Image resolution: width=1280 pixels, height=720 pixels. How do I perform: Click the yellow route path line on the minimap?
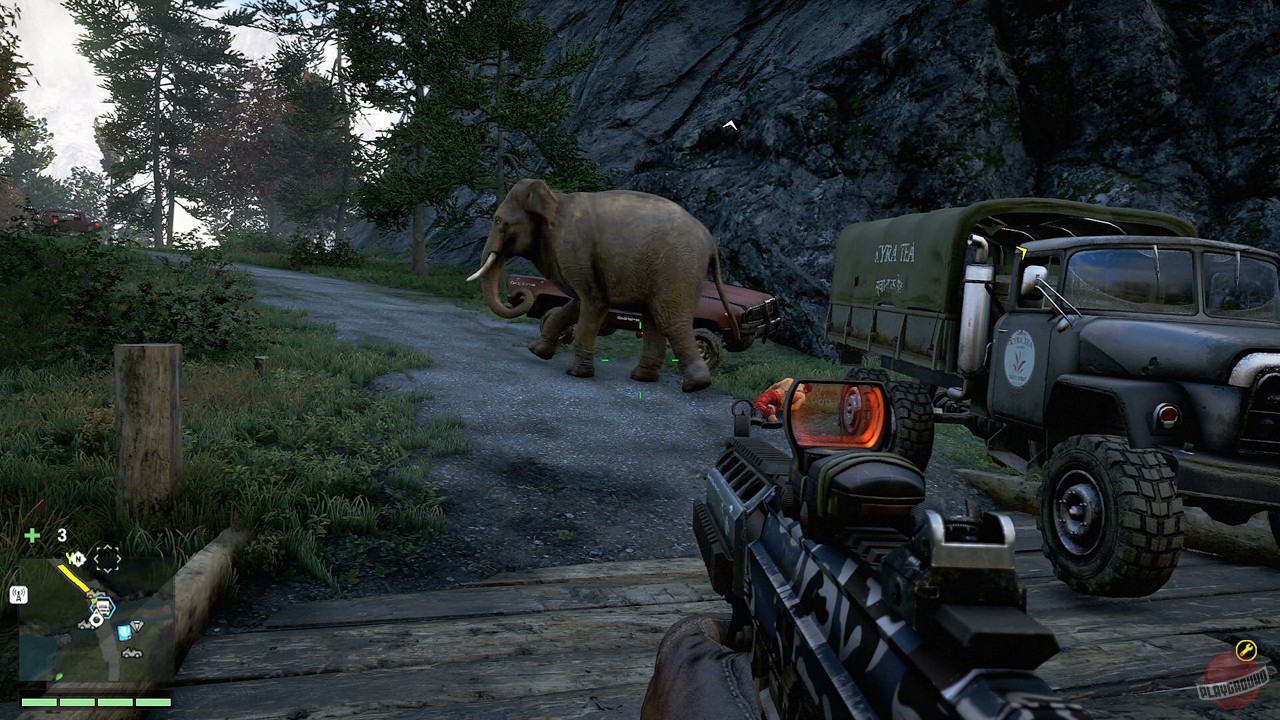tap(72, 578)
